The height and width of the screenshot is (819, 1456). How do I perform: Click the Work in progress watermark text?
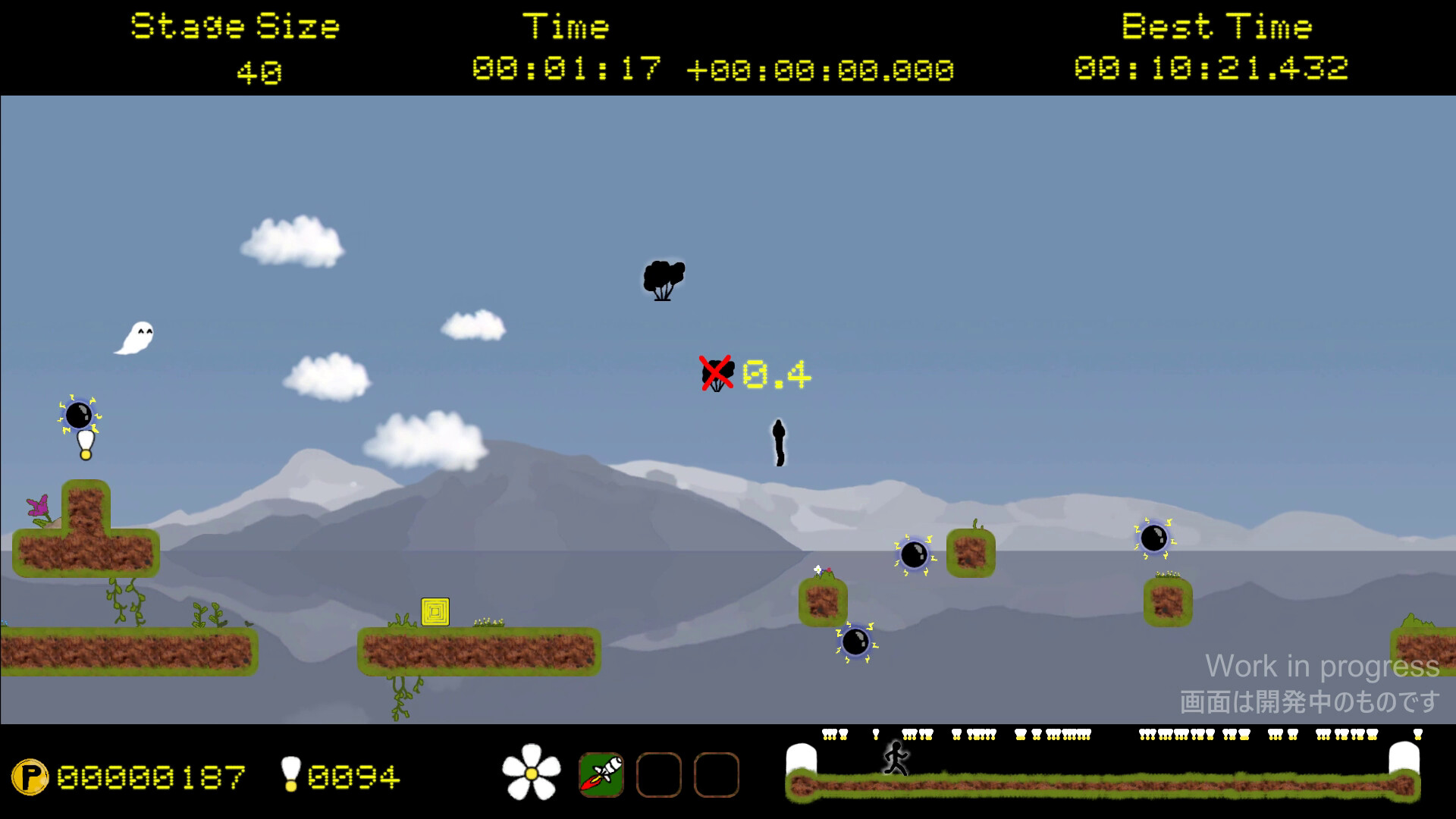[1320, 667]
